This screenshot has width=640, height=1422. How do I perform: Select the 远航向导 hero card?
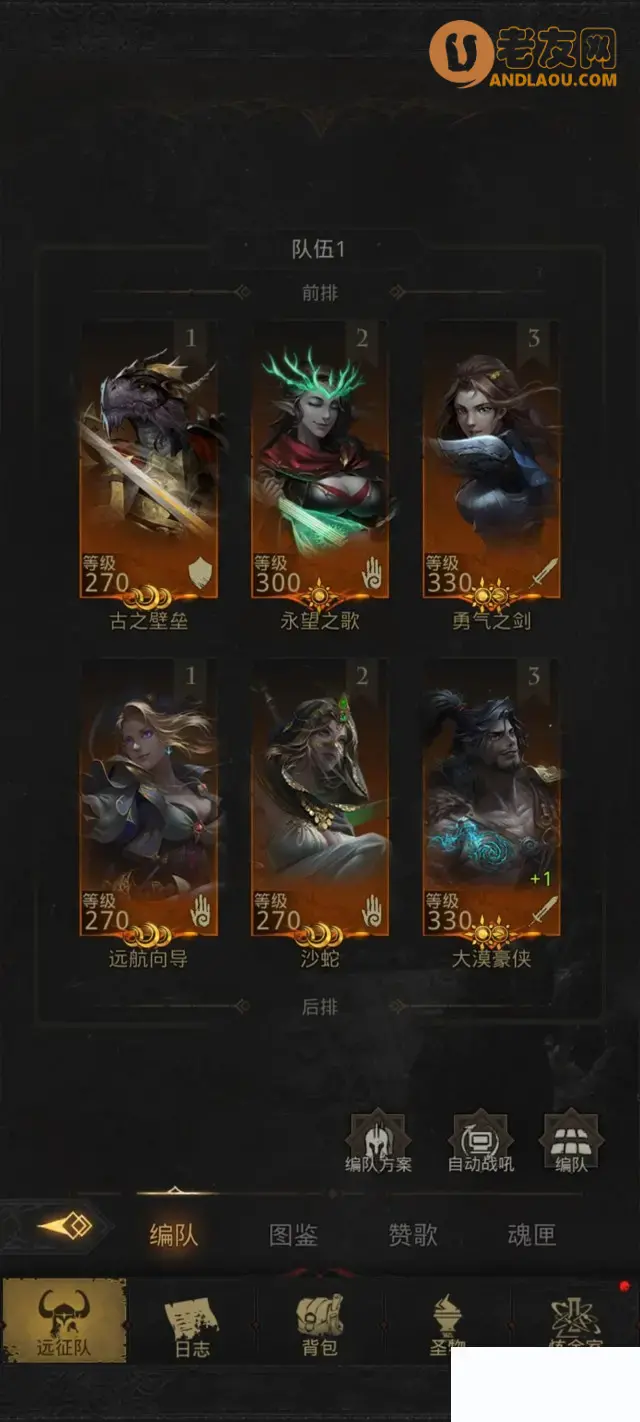(x=149, y=798)
